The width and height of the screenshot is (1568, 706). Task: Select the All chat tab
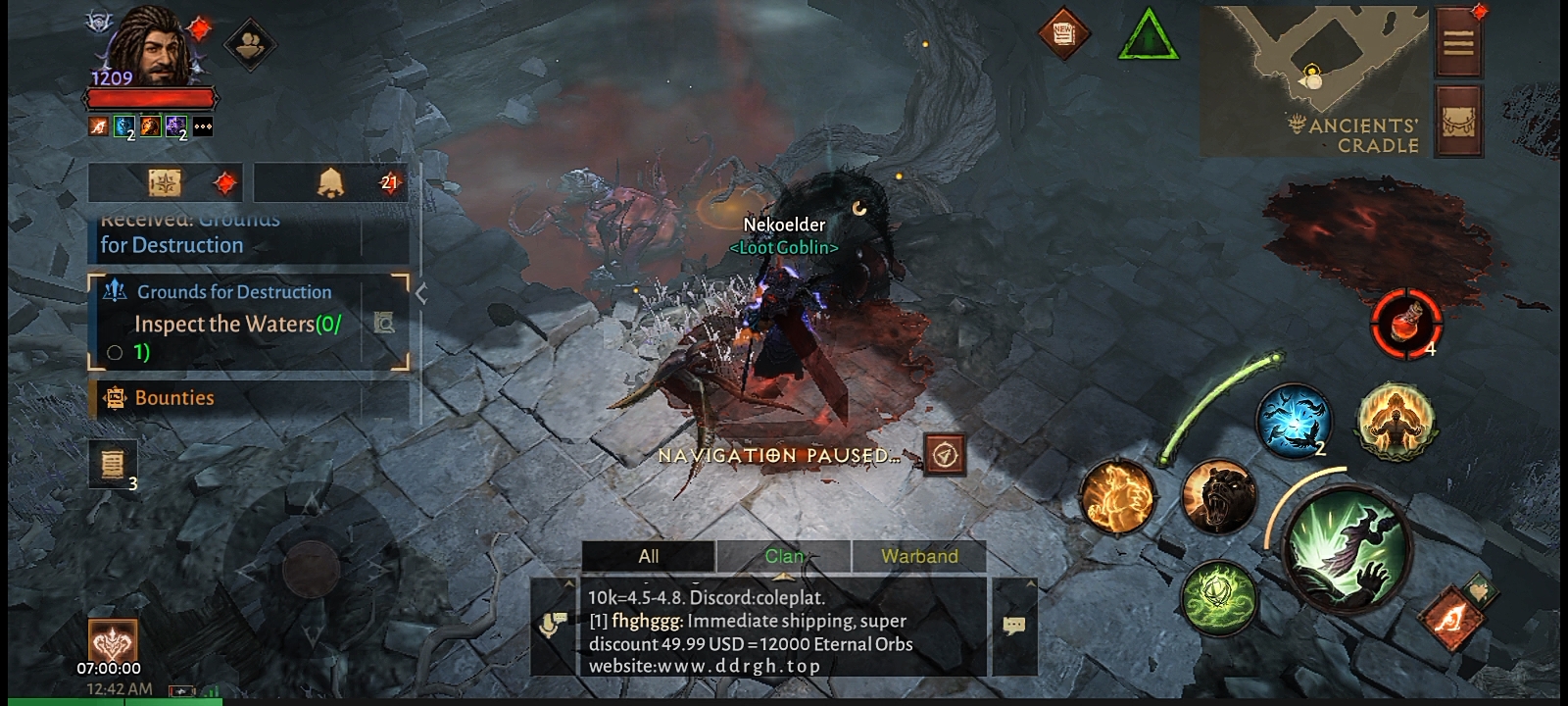point(649,556)
